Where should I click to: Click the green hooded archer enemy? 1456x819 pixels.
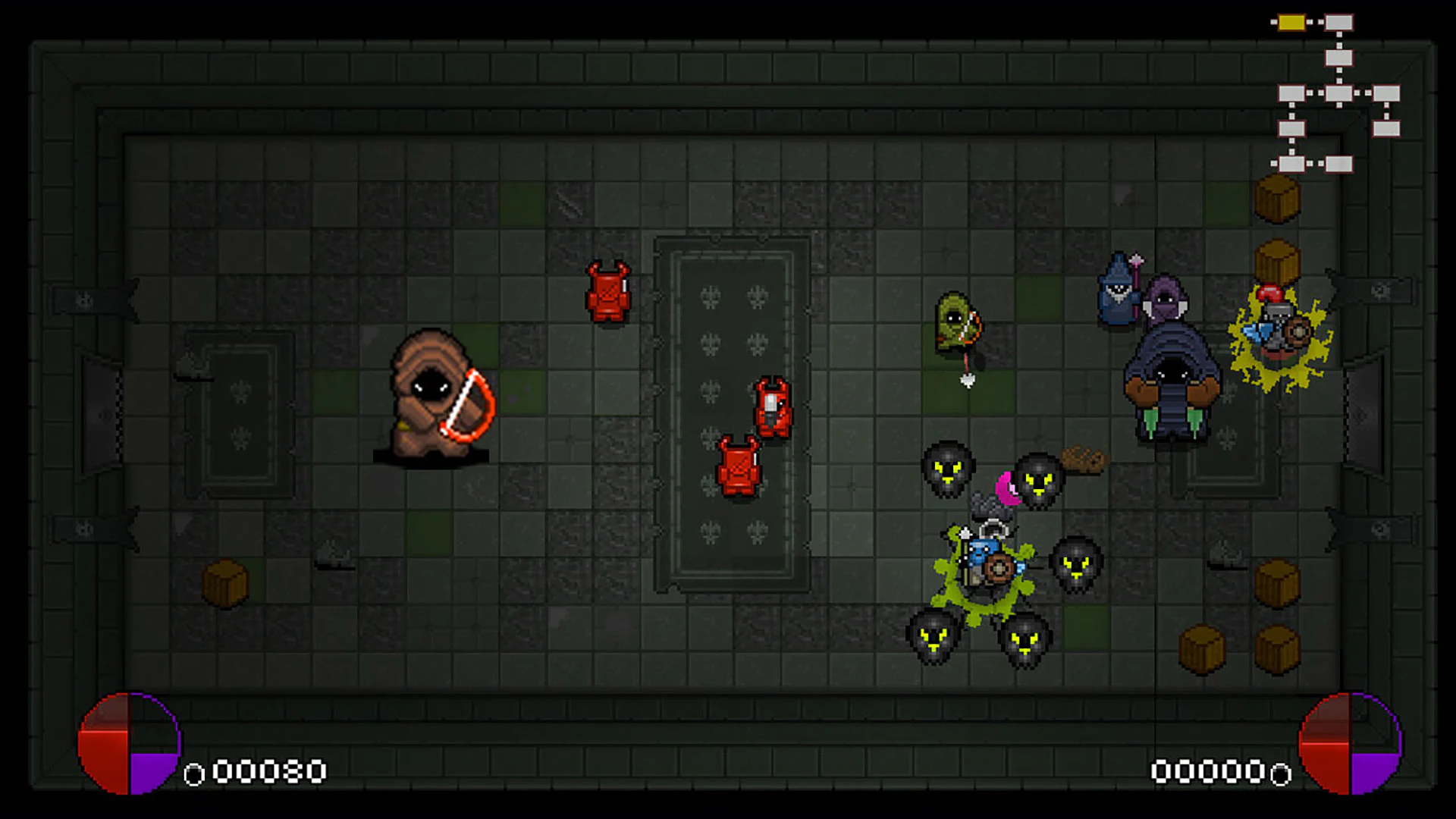[954, 322]
